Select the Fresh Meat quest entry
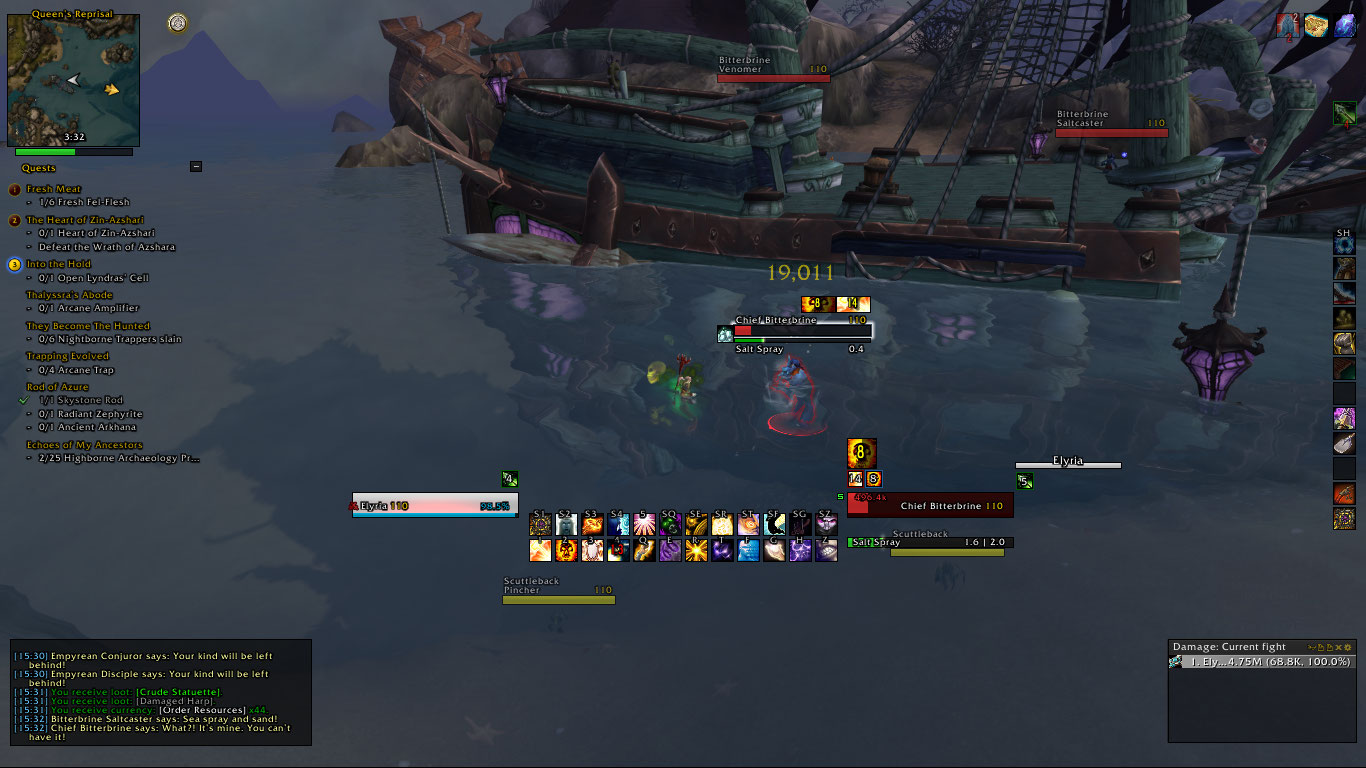 [x=54, y=189]
